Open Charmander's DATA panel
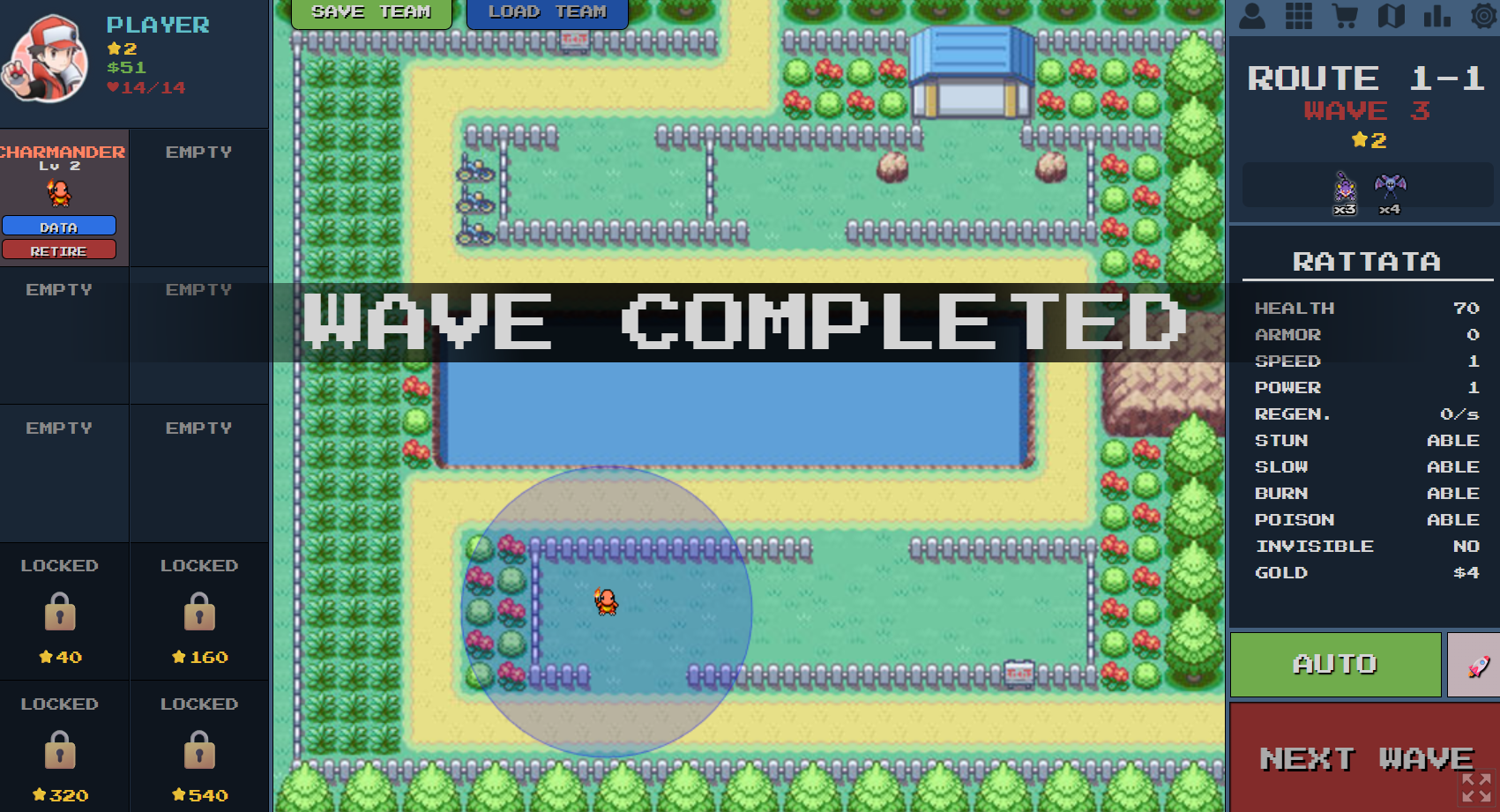Screen dimensions: 1500x812 click(59, 226)
